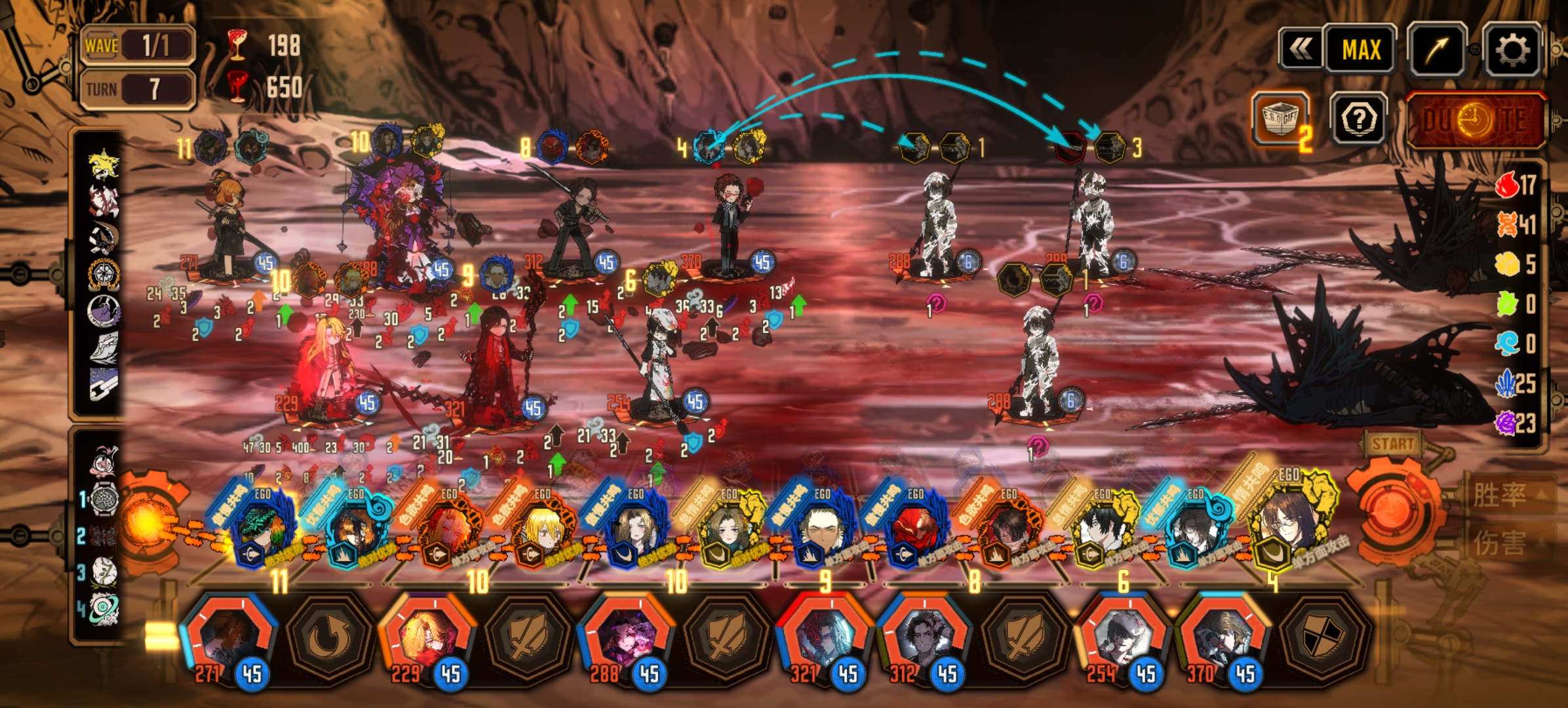
Task: Open the E.G.O gift box
Action: coord(1280,119)
